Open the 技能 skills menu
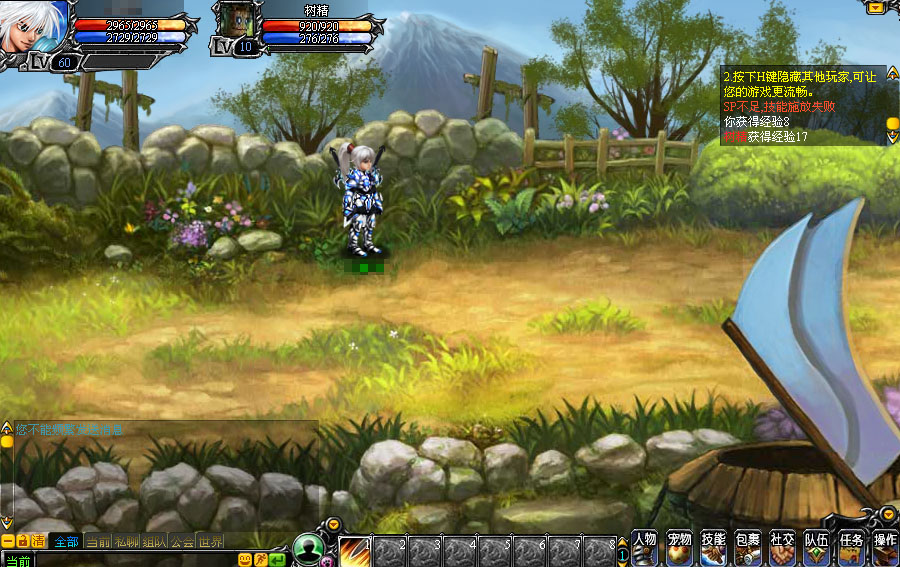 714,547
